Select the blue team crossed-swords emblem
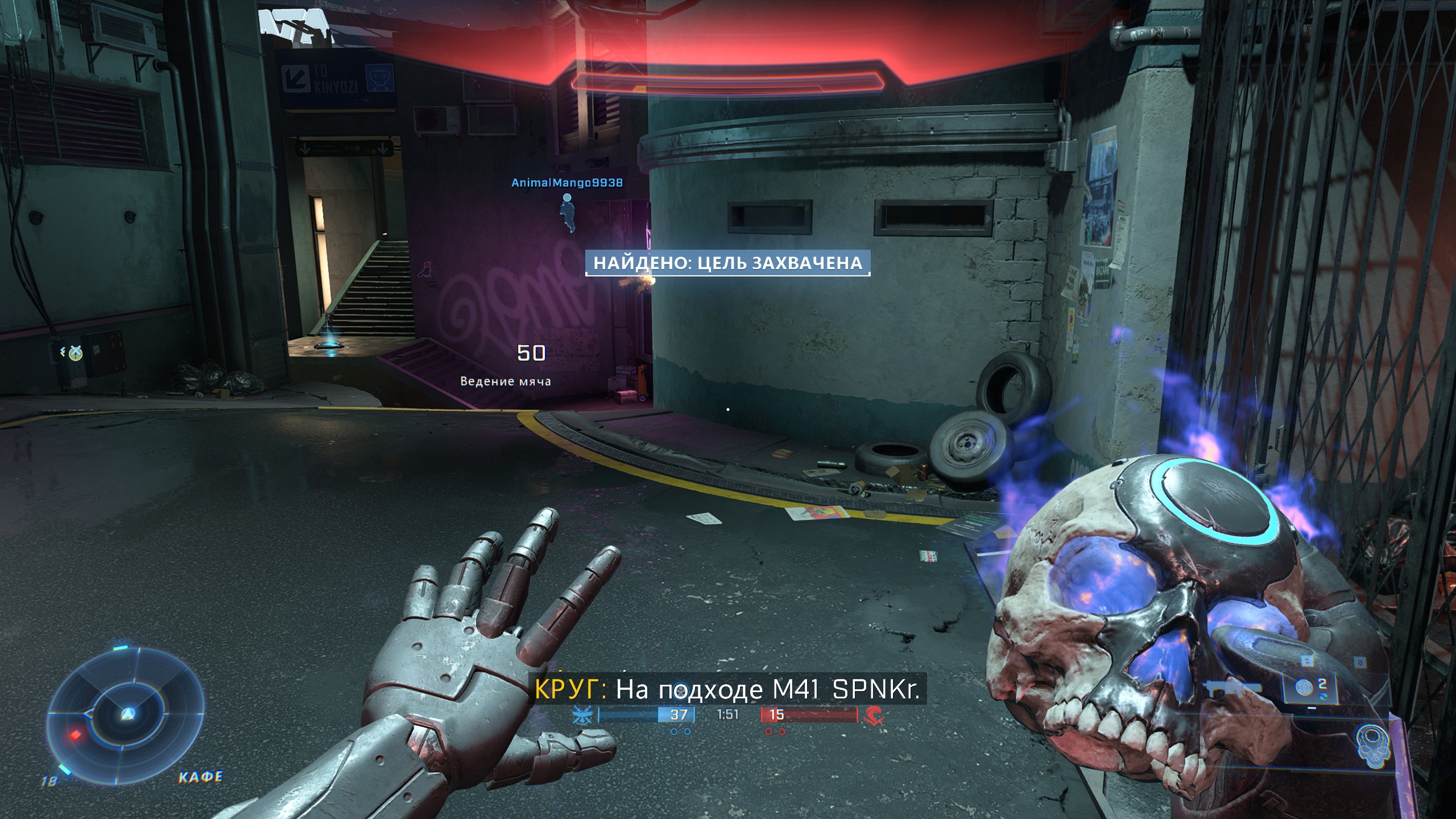Screen dimensions: 1456x819 pyautogui.click(x=584, y=715)
